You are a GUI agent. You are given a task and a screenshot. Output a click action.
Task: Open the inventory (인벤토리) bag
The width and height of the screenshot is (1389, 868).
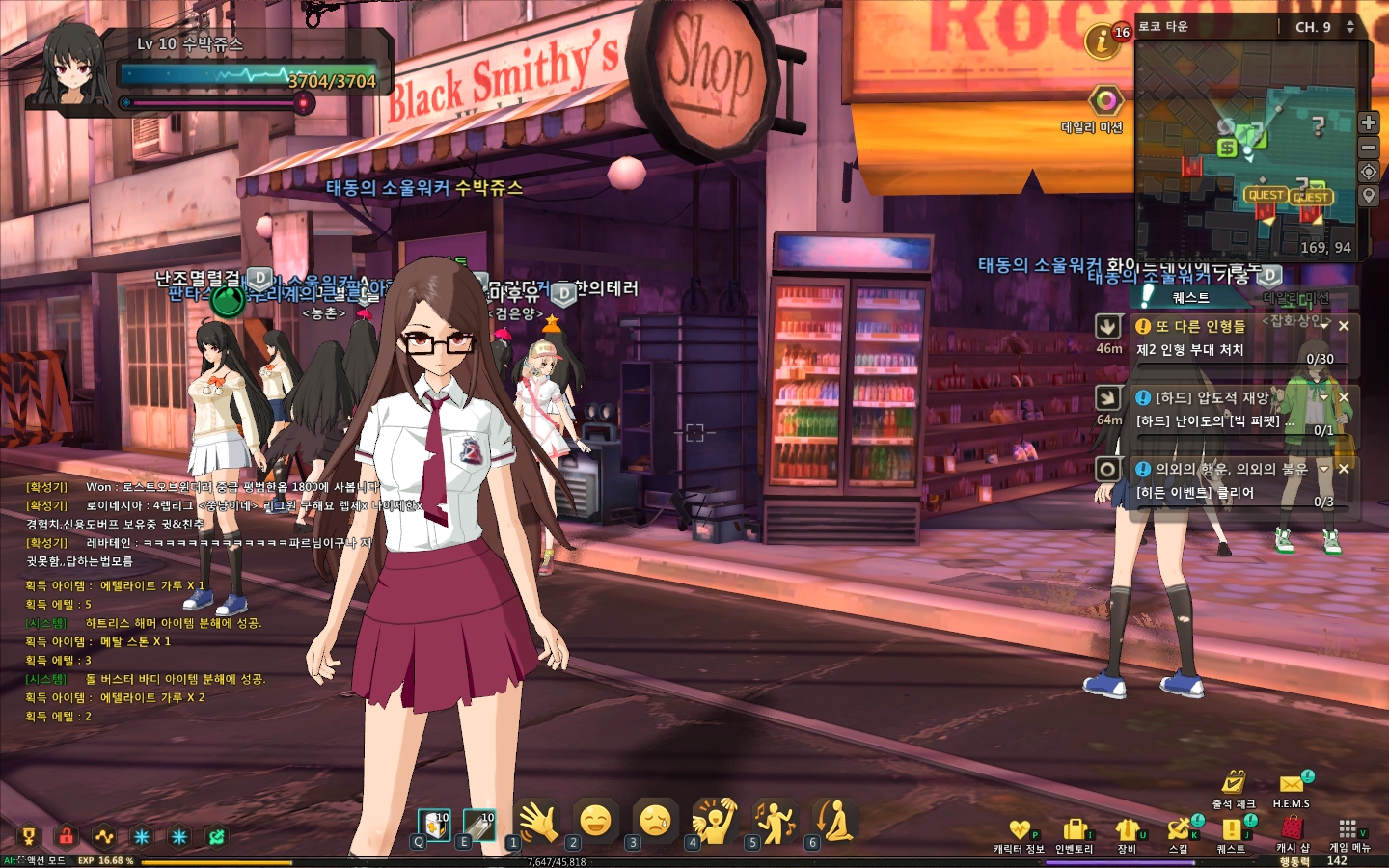click(1074, 830)
